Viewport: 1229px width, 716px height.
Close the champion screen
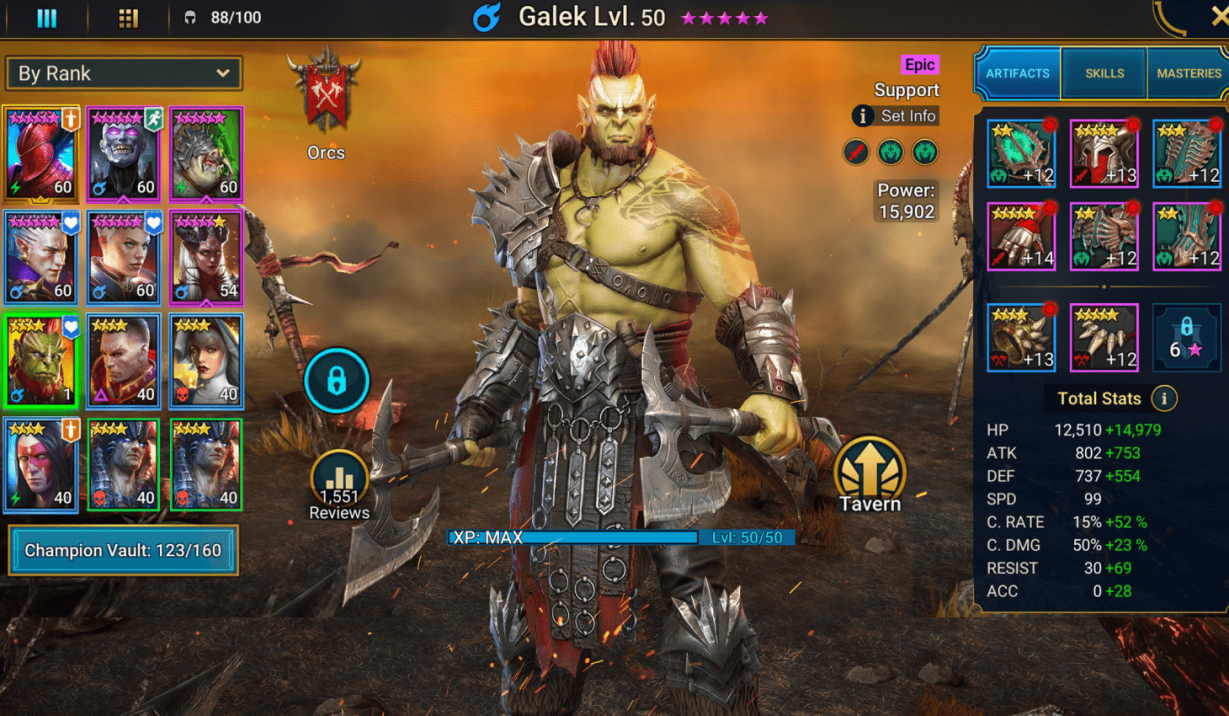click(x=1219, y=17)
